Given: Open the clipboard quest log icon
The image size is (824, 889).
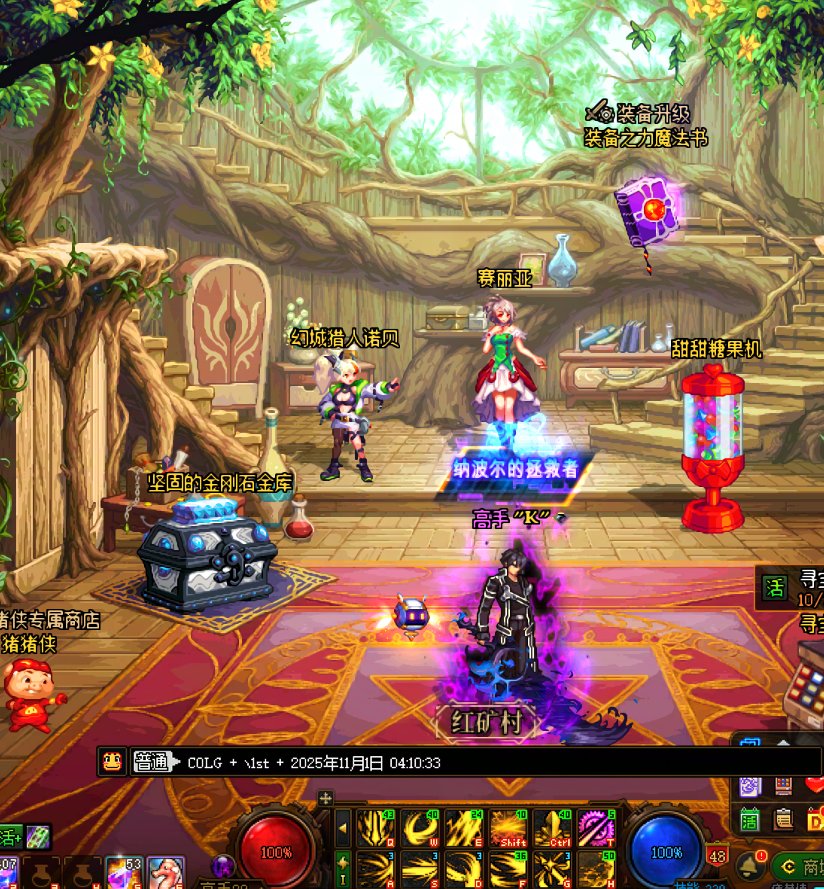Looking at the screenshot, I should (784, 820).
